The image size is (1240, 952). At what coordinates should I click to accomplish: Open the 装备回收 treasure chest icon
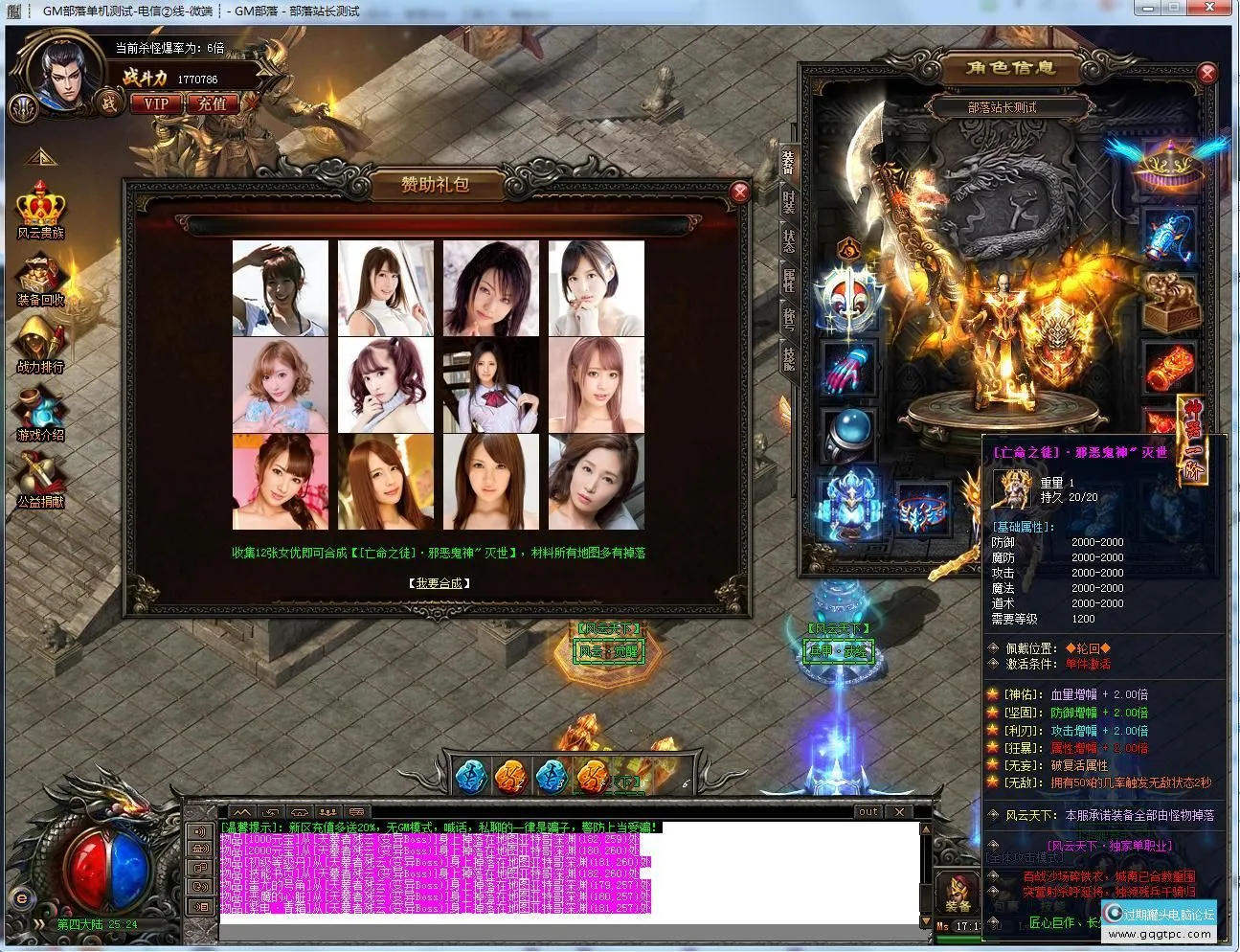[39, 275]
